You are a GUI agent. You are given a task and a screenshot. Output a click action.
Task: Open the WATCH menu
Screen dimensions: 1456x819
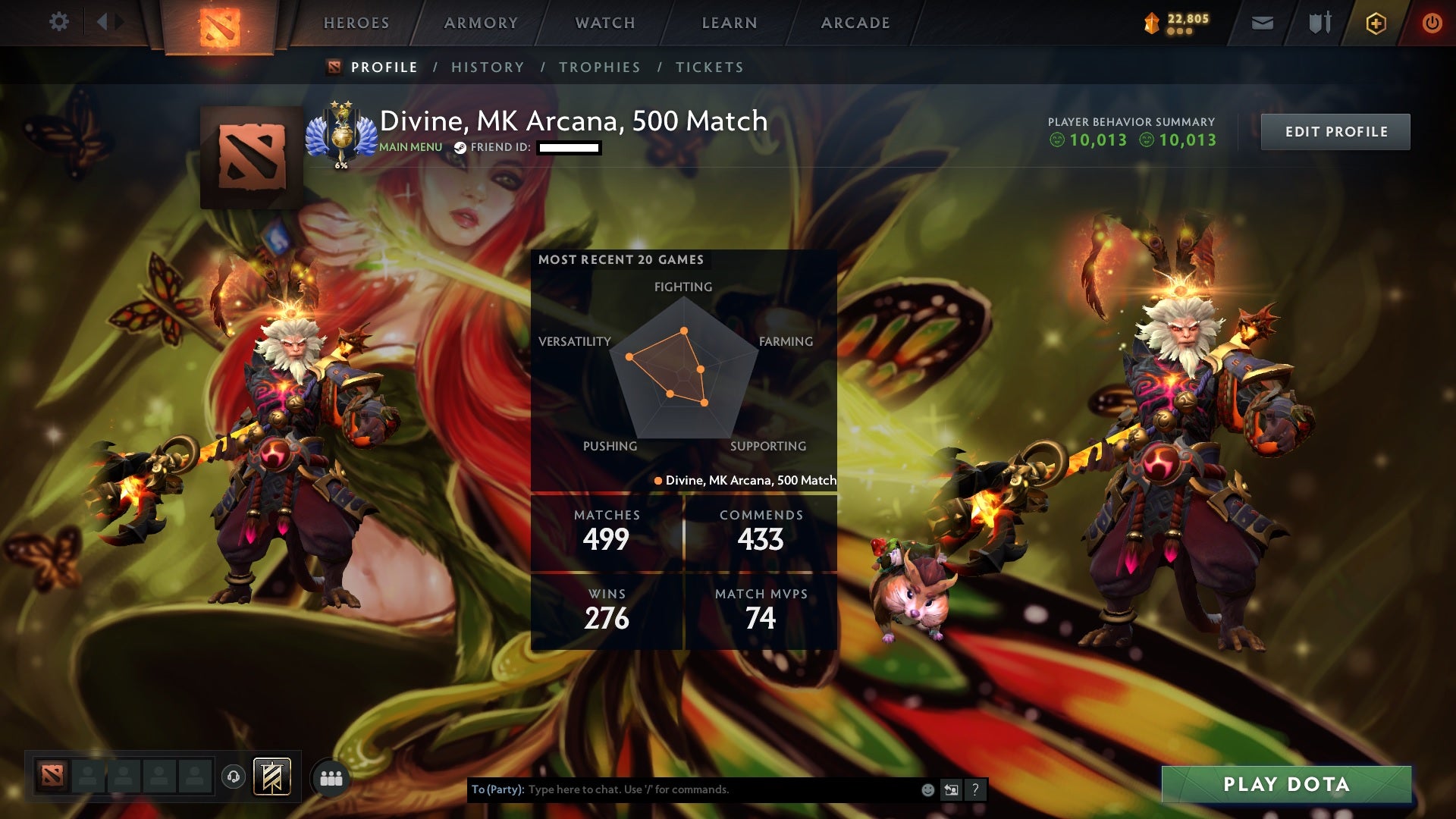pyautogui.click(x=604, y=23)
